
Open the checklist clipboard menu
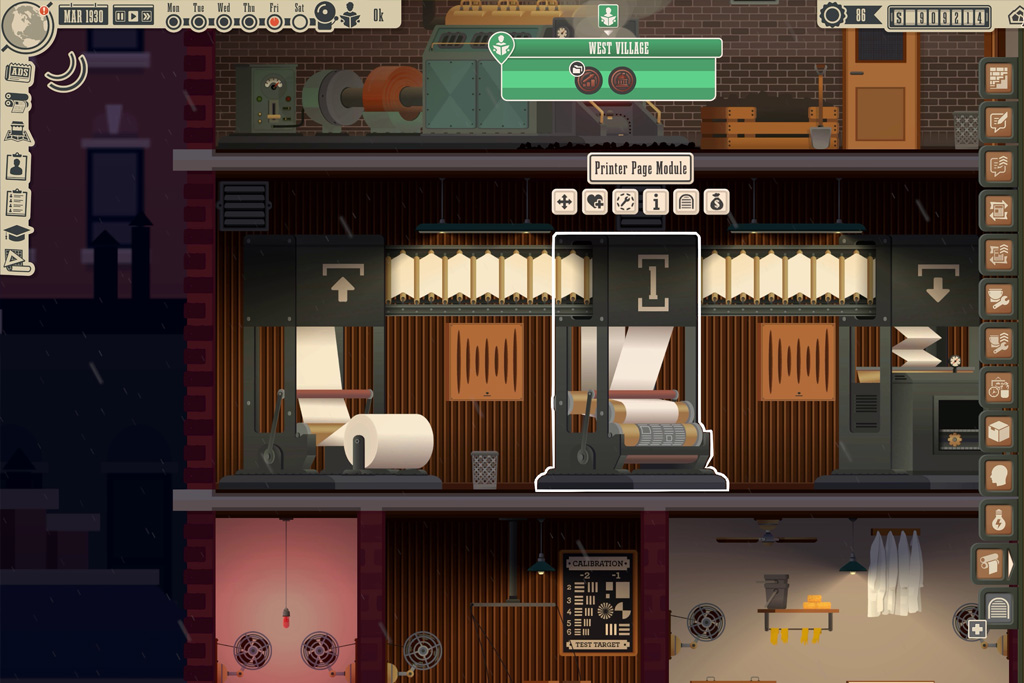(18, 202)
